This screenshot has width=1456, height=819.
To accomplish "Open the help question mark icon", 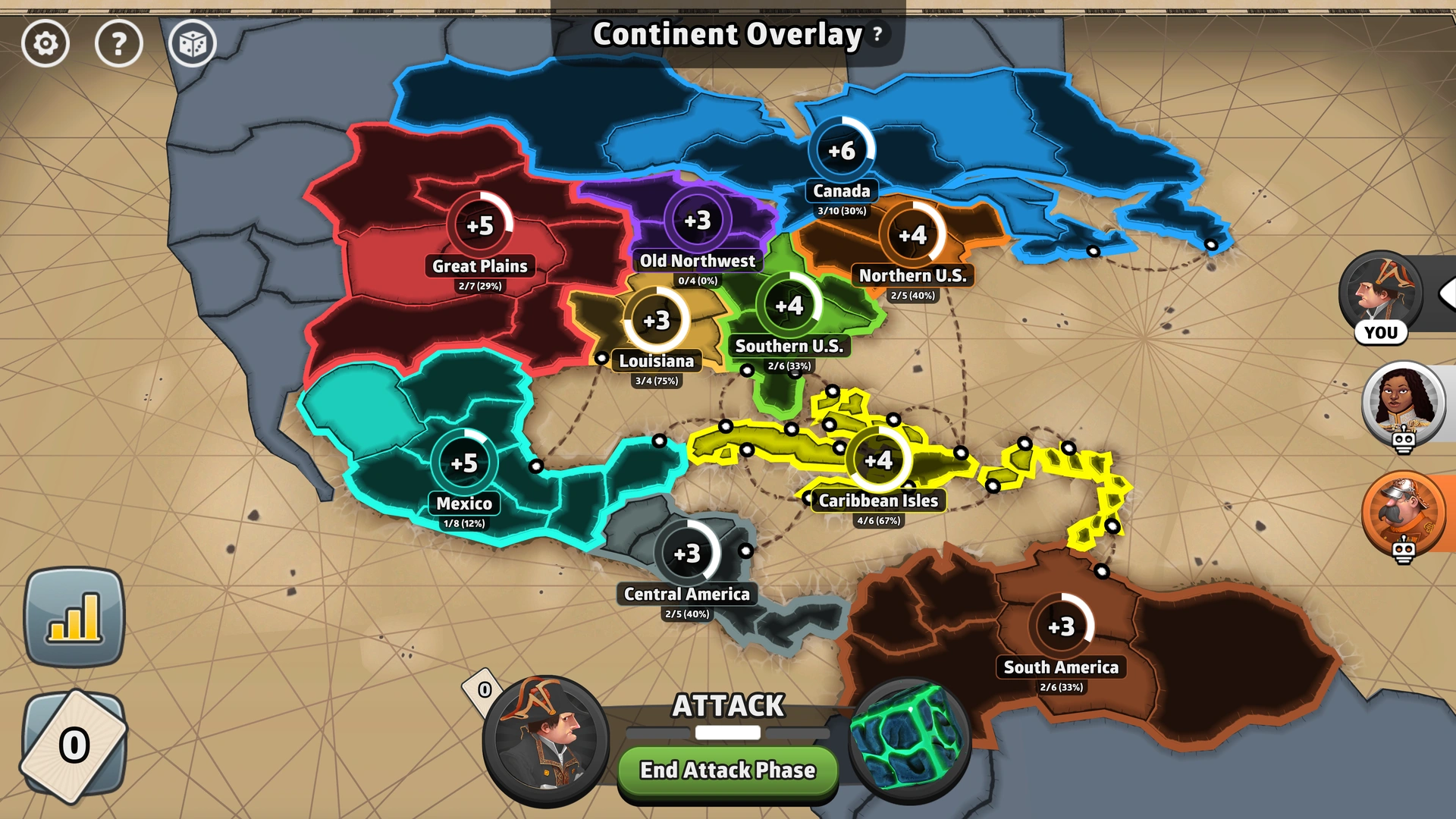I will 119,44.
